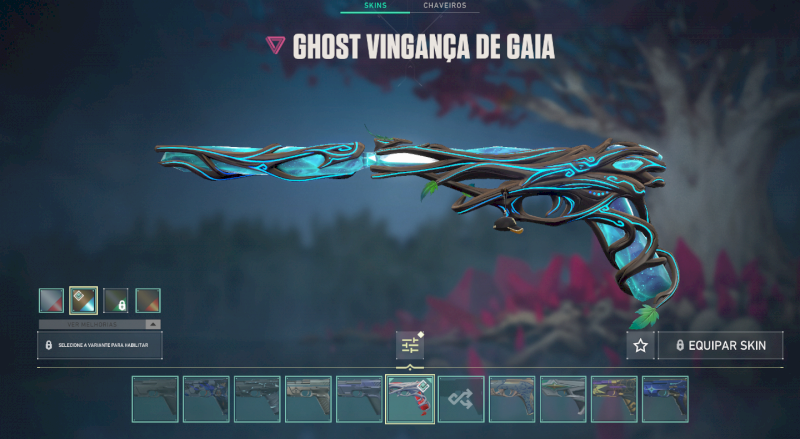Click the Equipar Skin button
This screenshot has width=800, height=439.
(x=720, y=345)
